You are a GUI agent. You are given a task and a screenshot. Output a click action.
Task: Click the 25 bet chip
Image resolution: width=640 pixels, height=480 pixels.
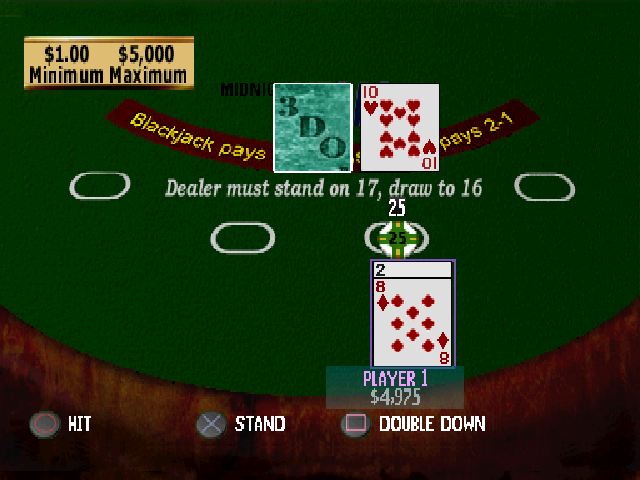click(398, 238)
